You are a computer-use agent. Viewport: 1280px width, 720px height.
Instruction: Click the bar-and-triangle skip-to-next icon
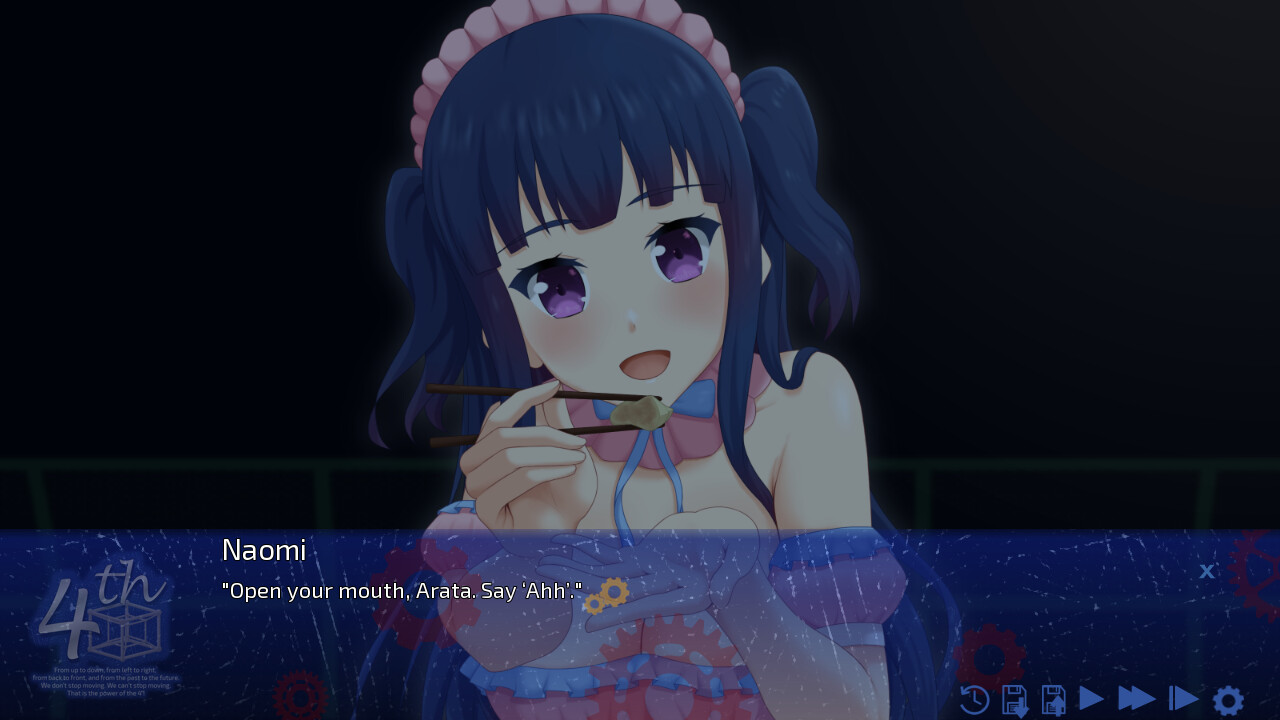pos(1184,699)
